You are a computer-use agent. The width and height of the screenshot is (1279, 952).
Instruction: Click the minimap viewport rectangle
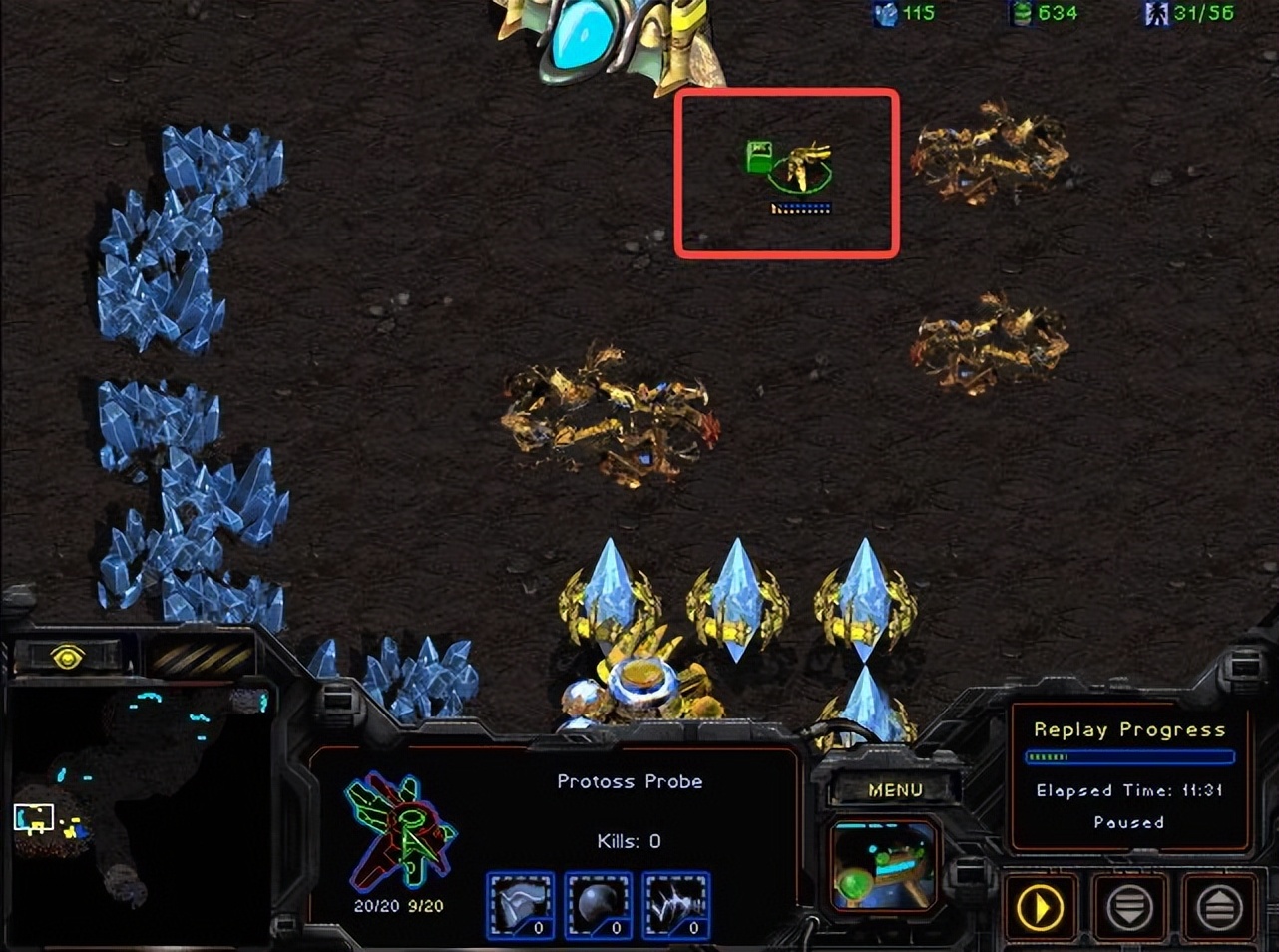(x=35, y=815)
